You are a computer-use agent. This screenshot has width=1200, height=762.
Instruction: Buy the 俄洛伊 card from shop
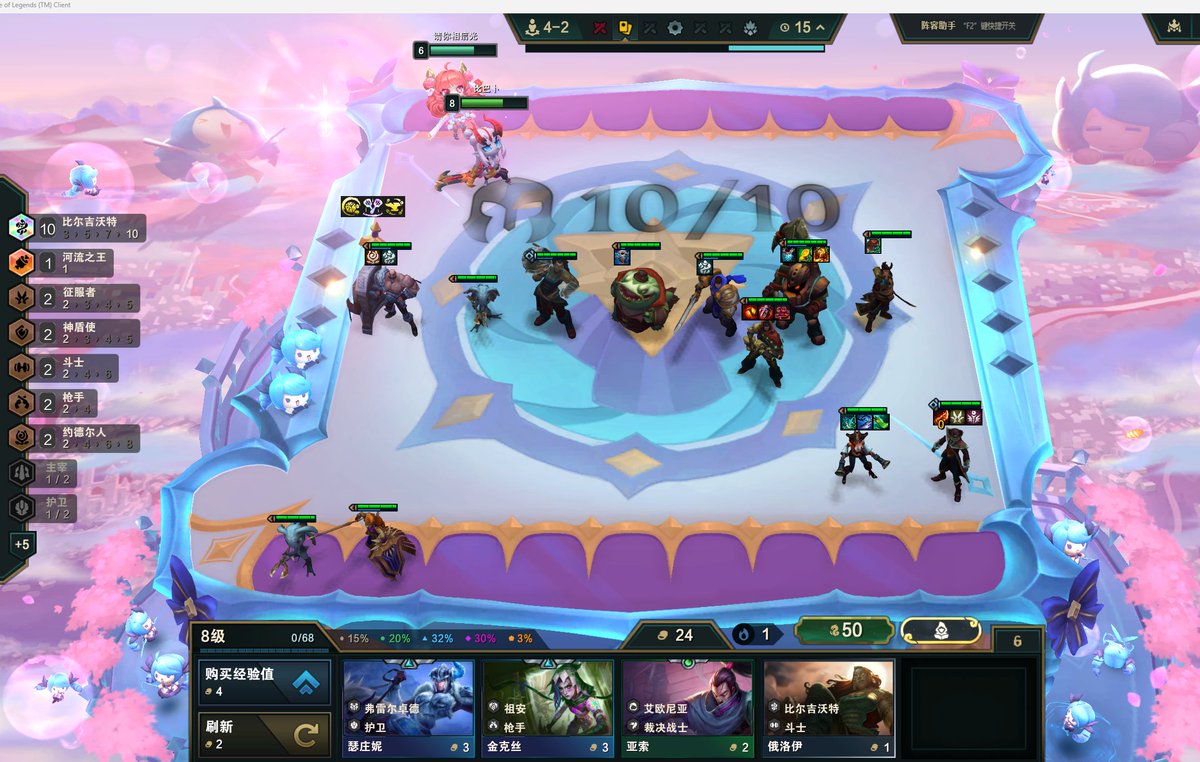(828, 707)
